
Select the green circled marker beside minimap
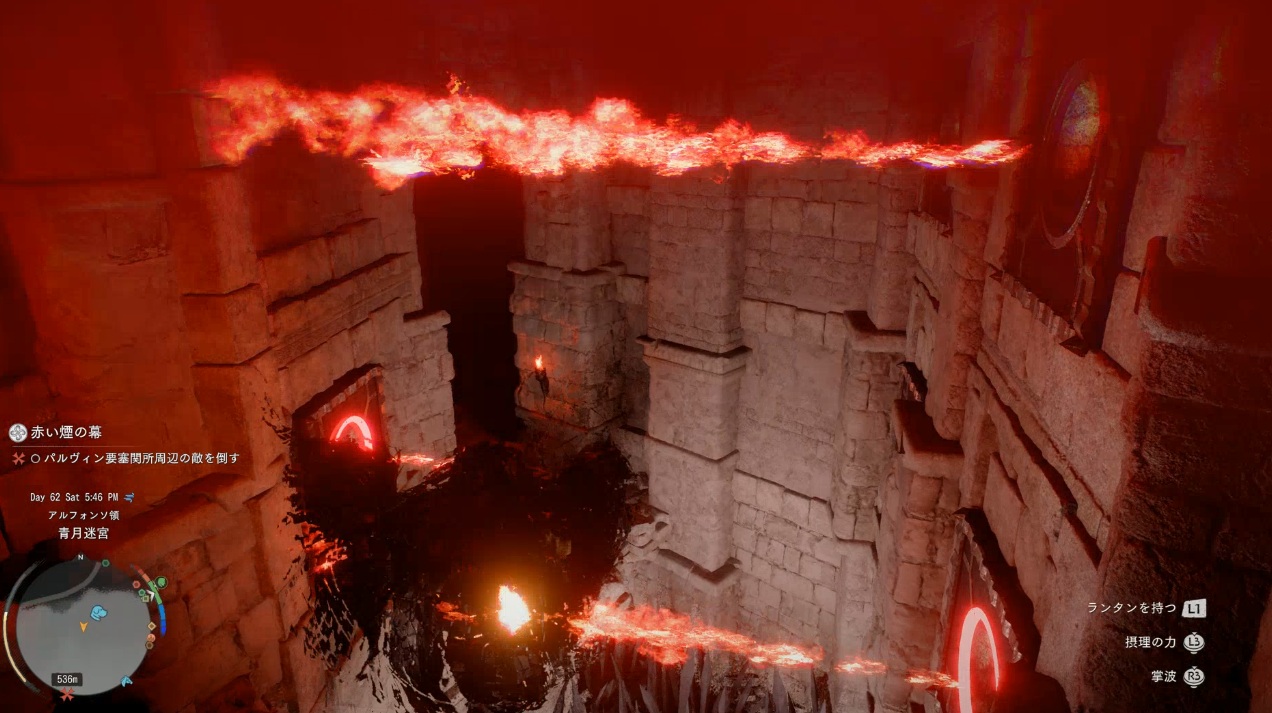pyautogui.click(x=159, y=583)
